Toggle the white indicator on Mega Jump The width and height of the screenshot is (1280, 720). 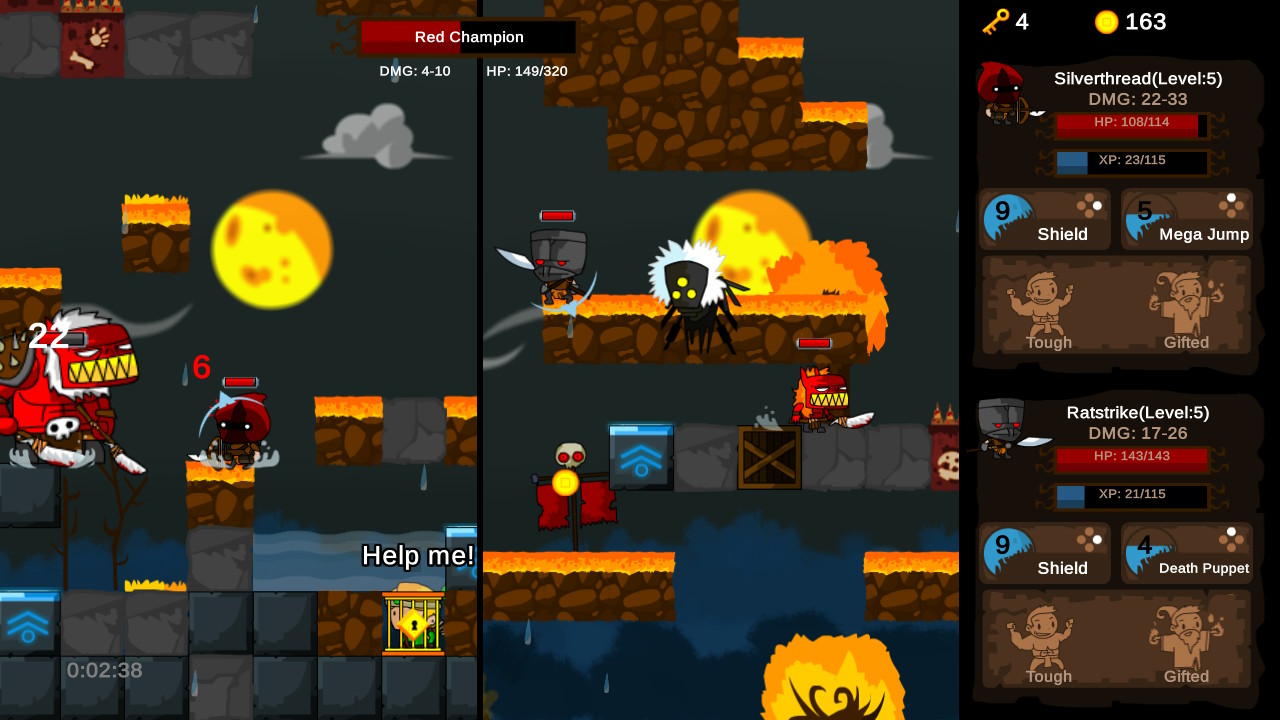click(x=1229, y=198)
